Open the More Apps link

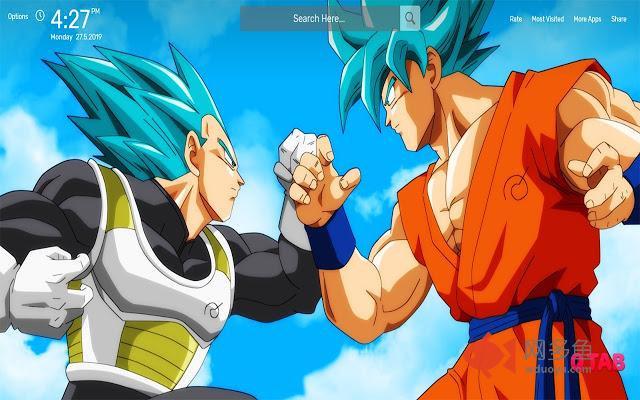point(586,19)
